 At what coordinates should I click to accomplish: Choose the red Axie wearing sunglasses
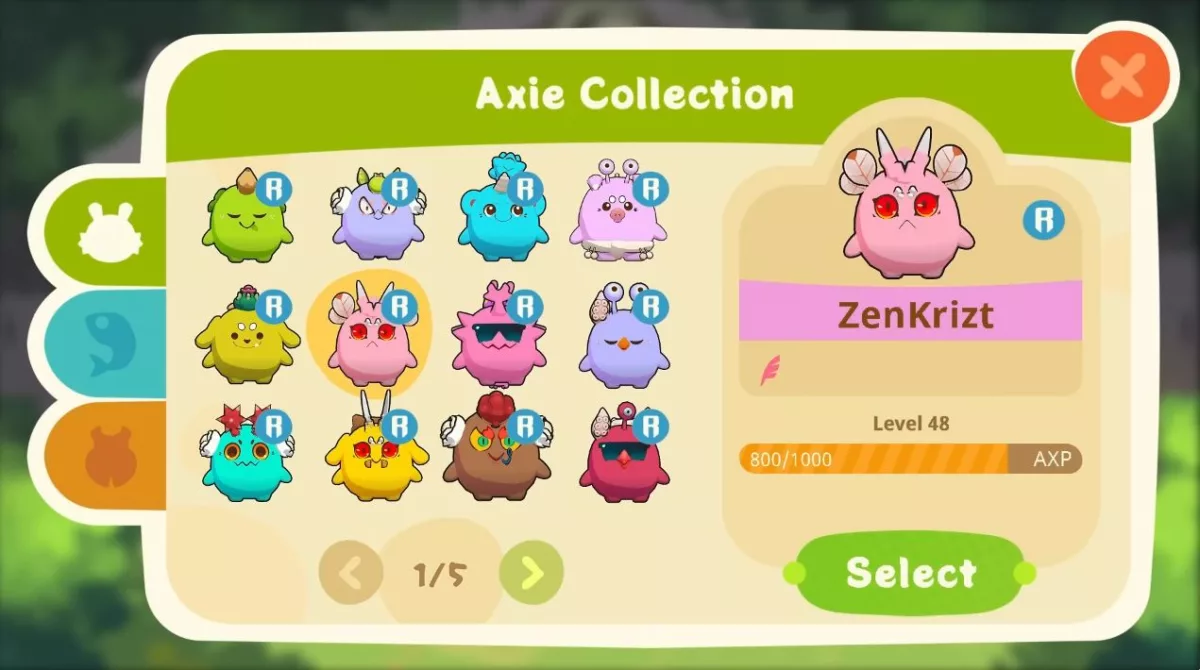coord(623,460)
